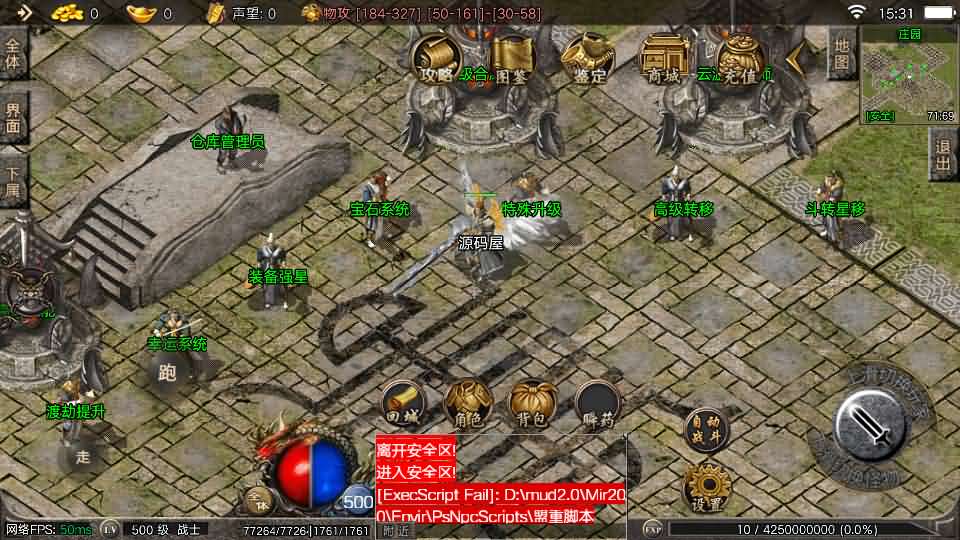Toggle the 跑 run mode button
Image resolution: width=960 pixels, height=540 pixels.
click(x=167, y=374)
